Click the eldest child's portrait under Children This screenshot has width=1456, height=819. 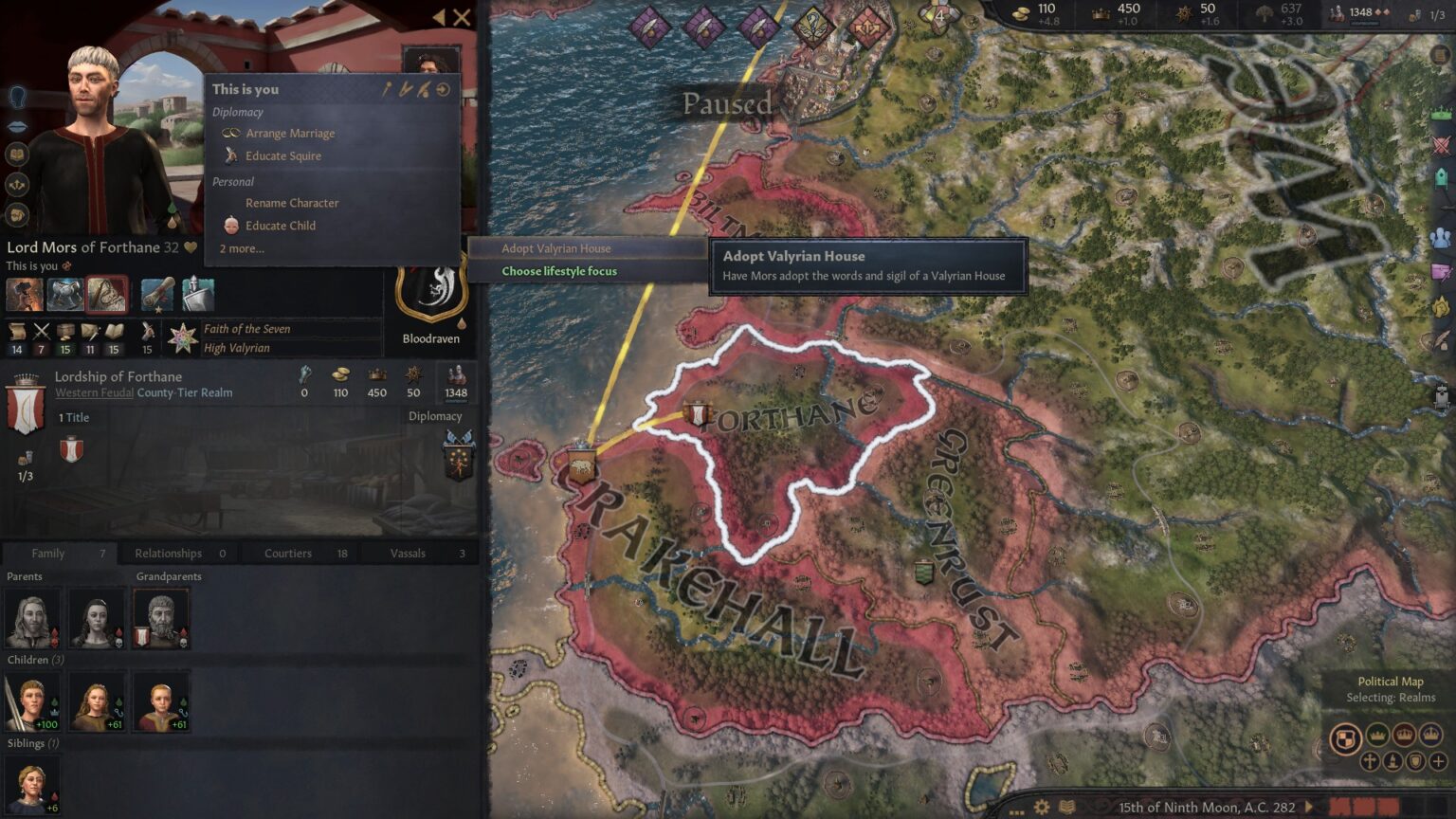coord(32,700)
